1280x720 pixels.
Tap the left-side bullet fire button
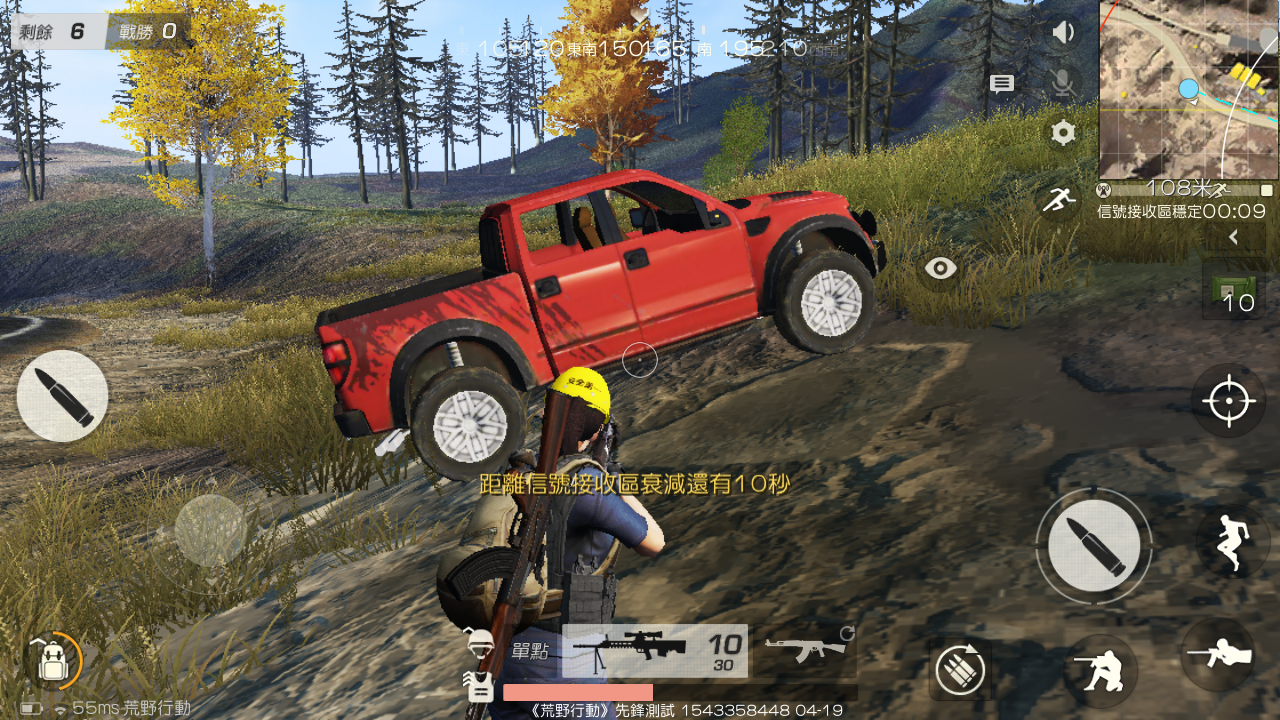point(62,396)
